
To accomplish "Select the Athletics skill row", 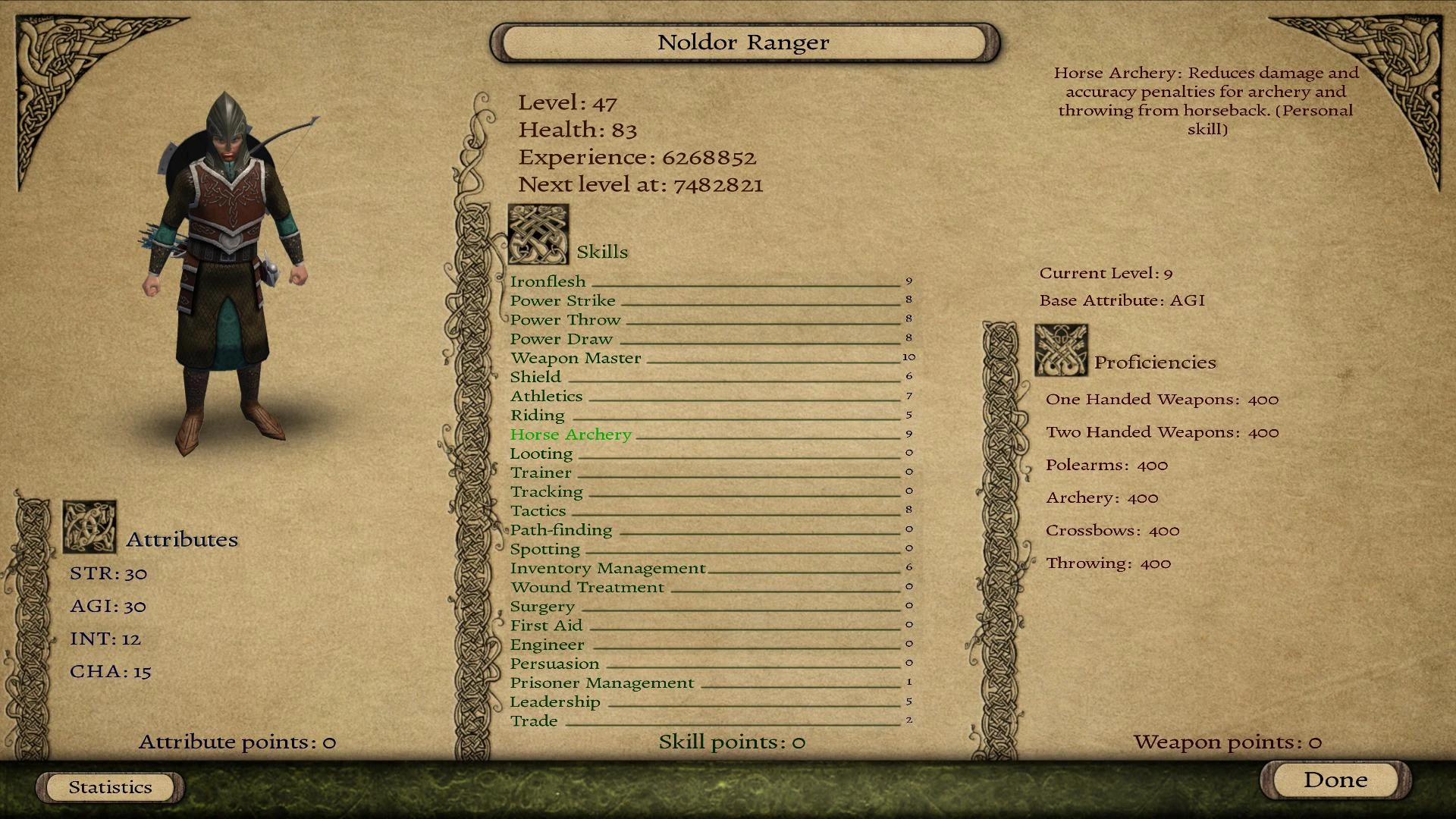I will point(546,396).
